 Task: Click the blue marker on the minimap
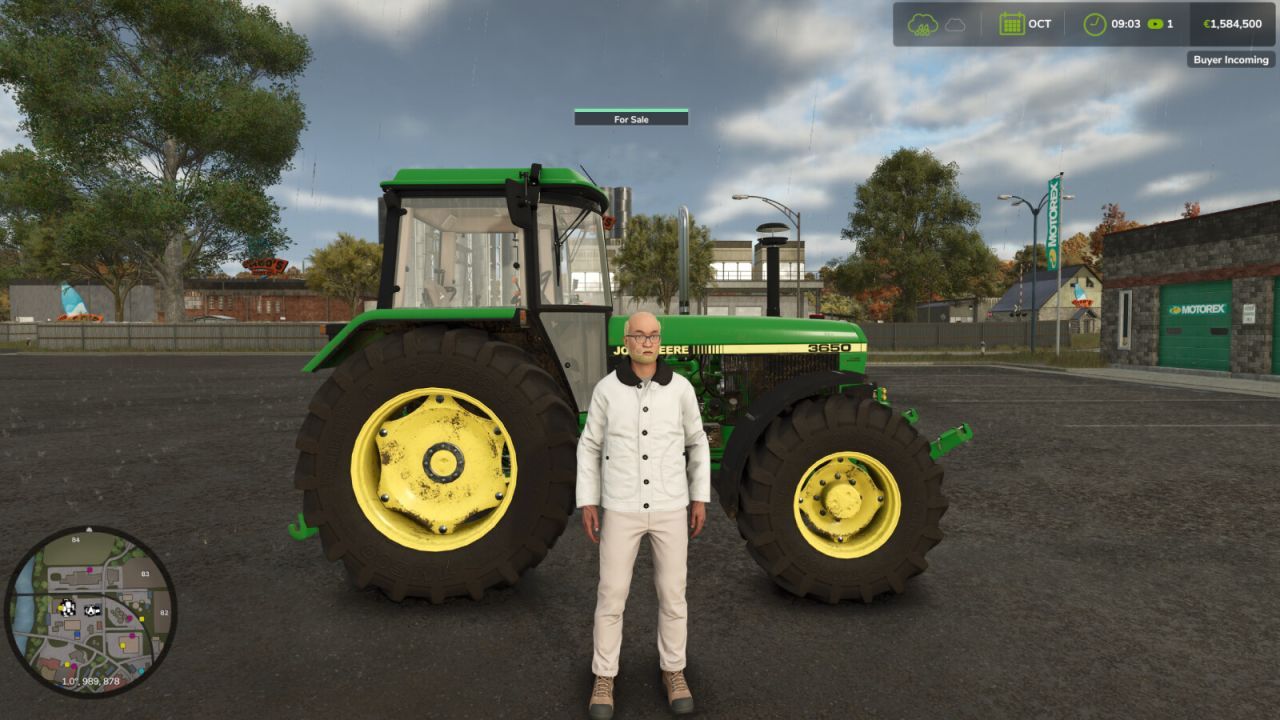click(x=77, y=634)
